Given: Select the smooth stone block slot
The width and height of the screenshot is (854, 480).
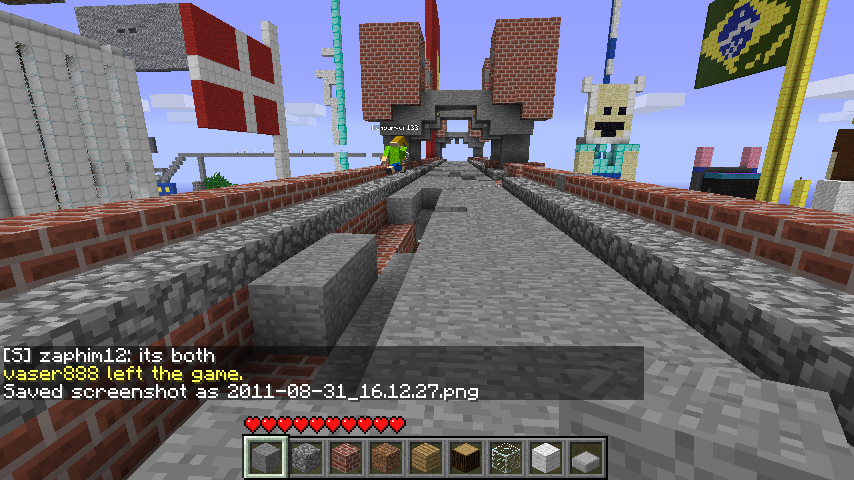Looking at the screenshot, I should 265,458.
